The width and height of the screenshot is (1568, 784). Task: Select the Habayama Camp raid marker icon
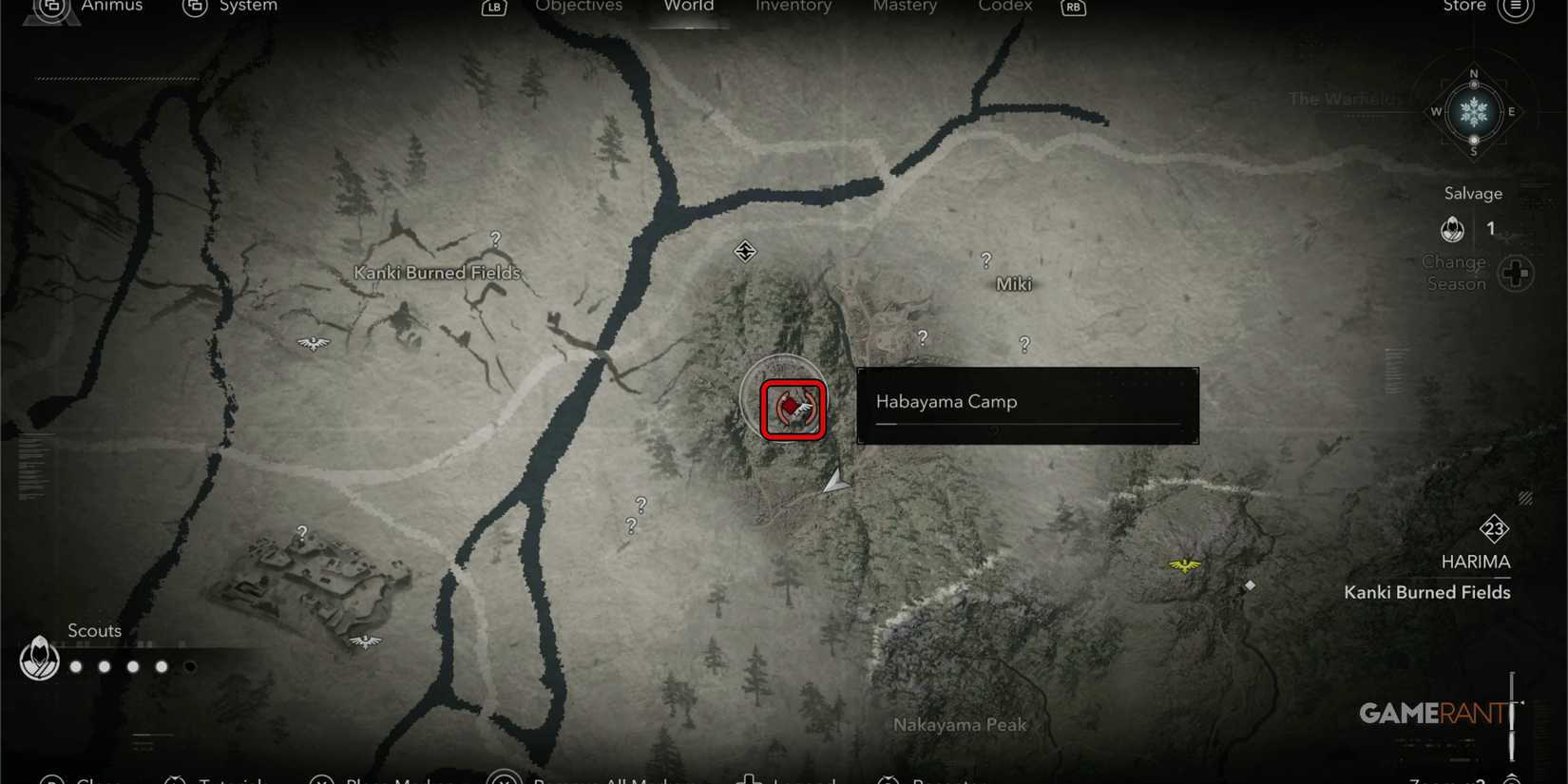(x=792, y=409)
